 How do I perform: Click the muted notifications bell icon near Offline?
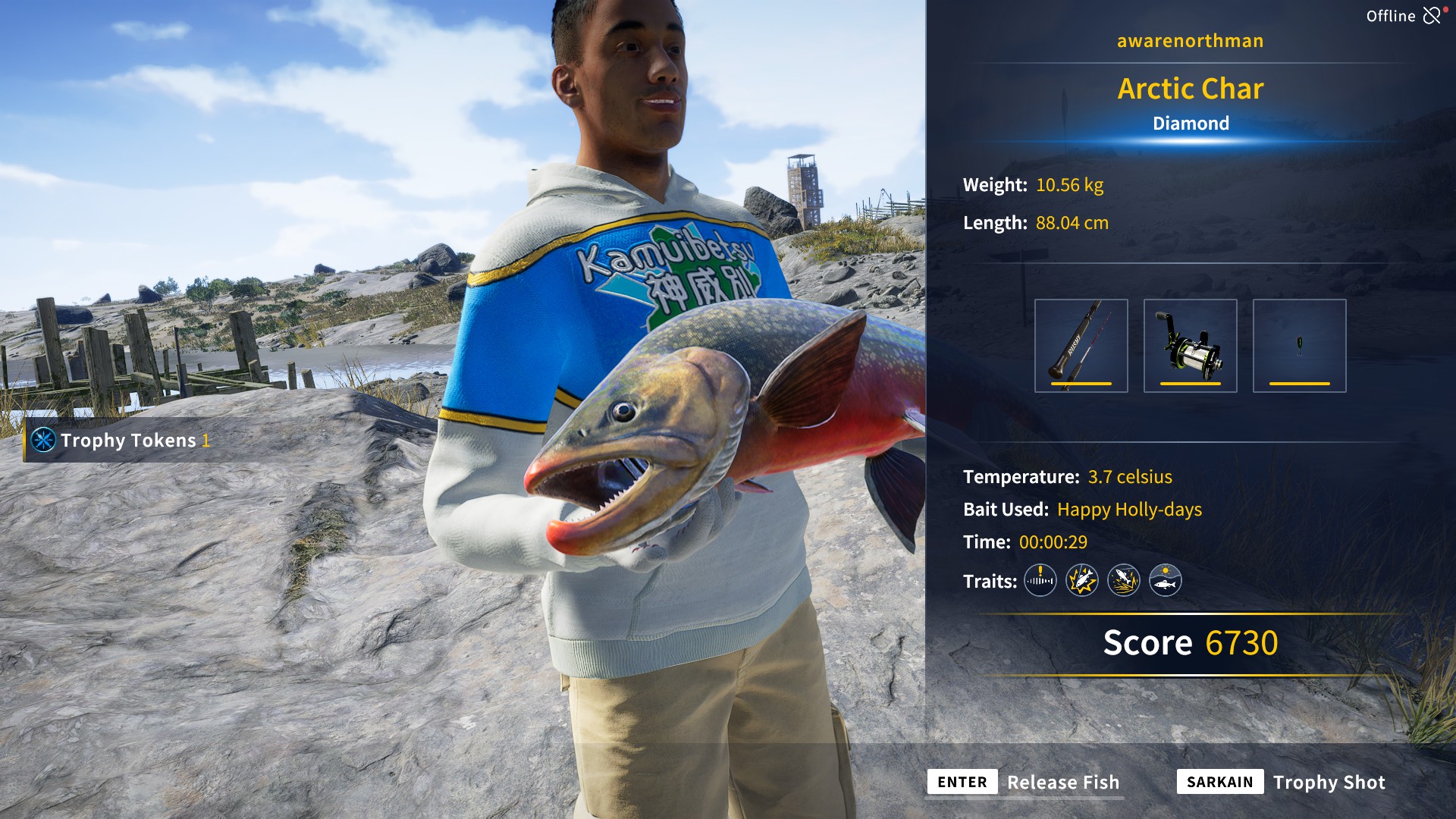[x=1432, y=14]
